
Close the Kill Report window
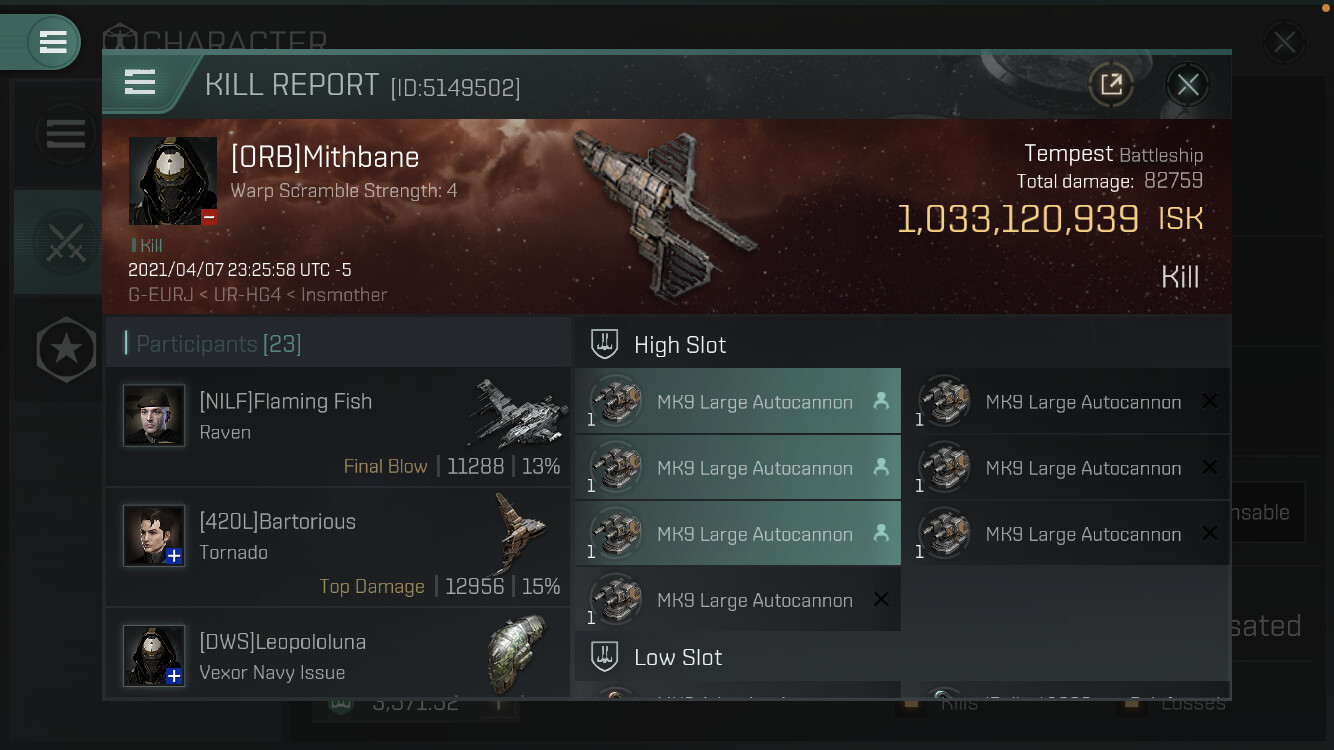coord(1187,85)
